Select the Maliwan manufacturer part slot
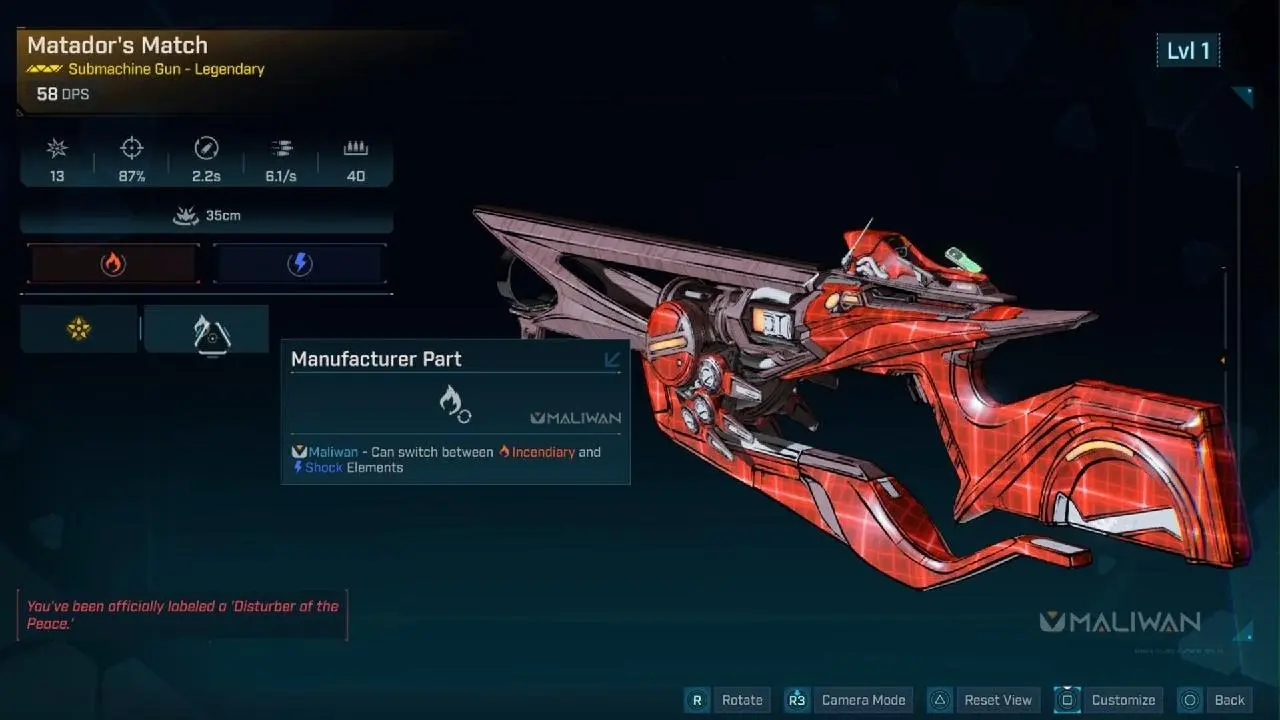The width and height of the screenshot is (1280, 720). (x=207, y=330)
